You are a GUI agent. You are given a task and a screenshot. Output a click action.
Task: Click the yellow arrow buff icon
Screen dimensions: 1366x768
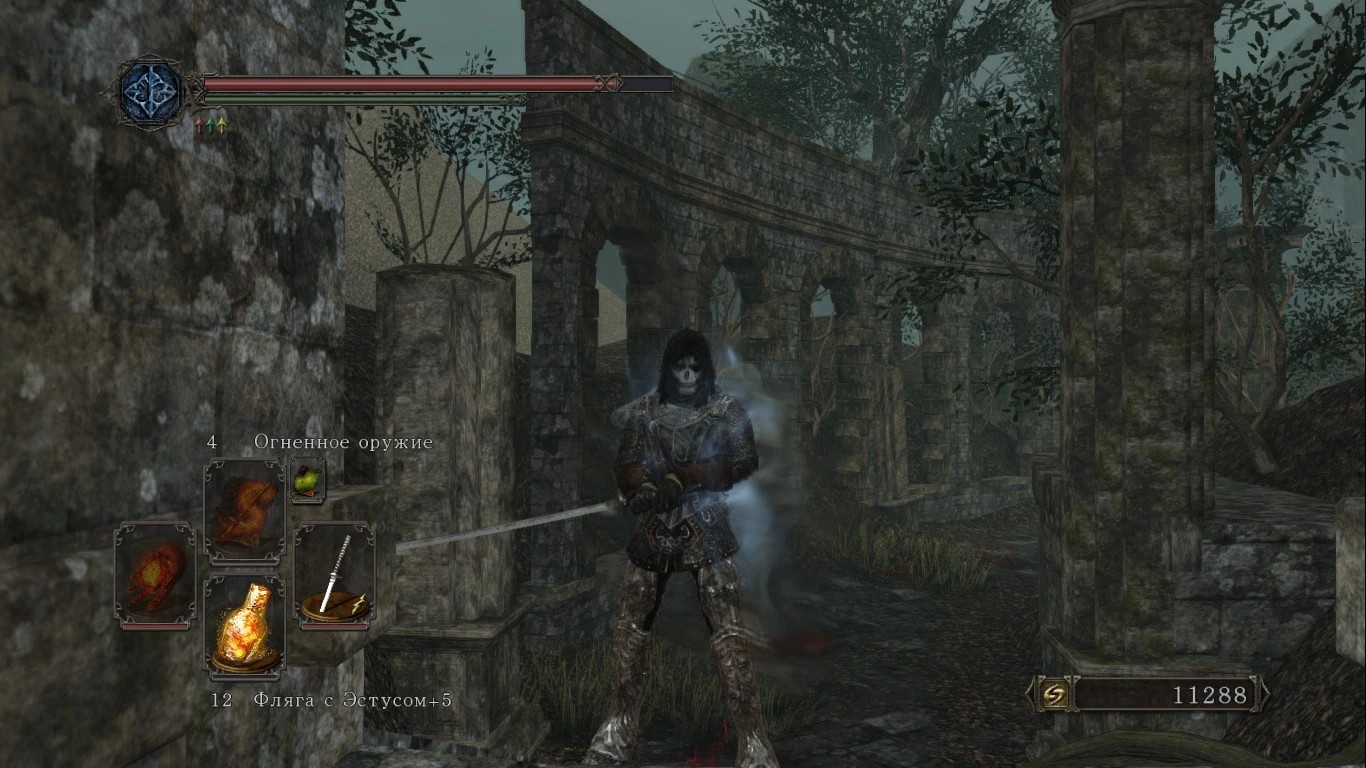pos(221,125)
